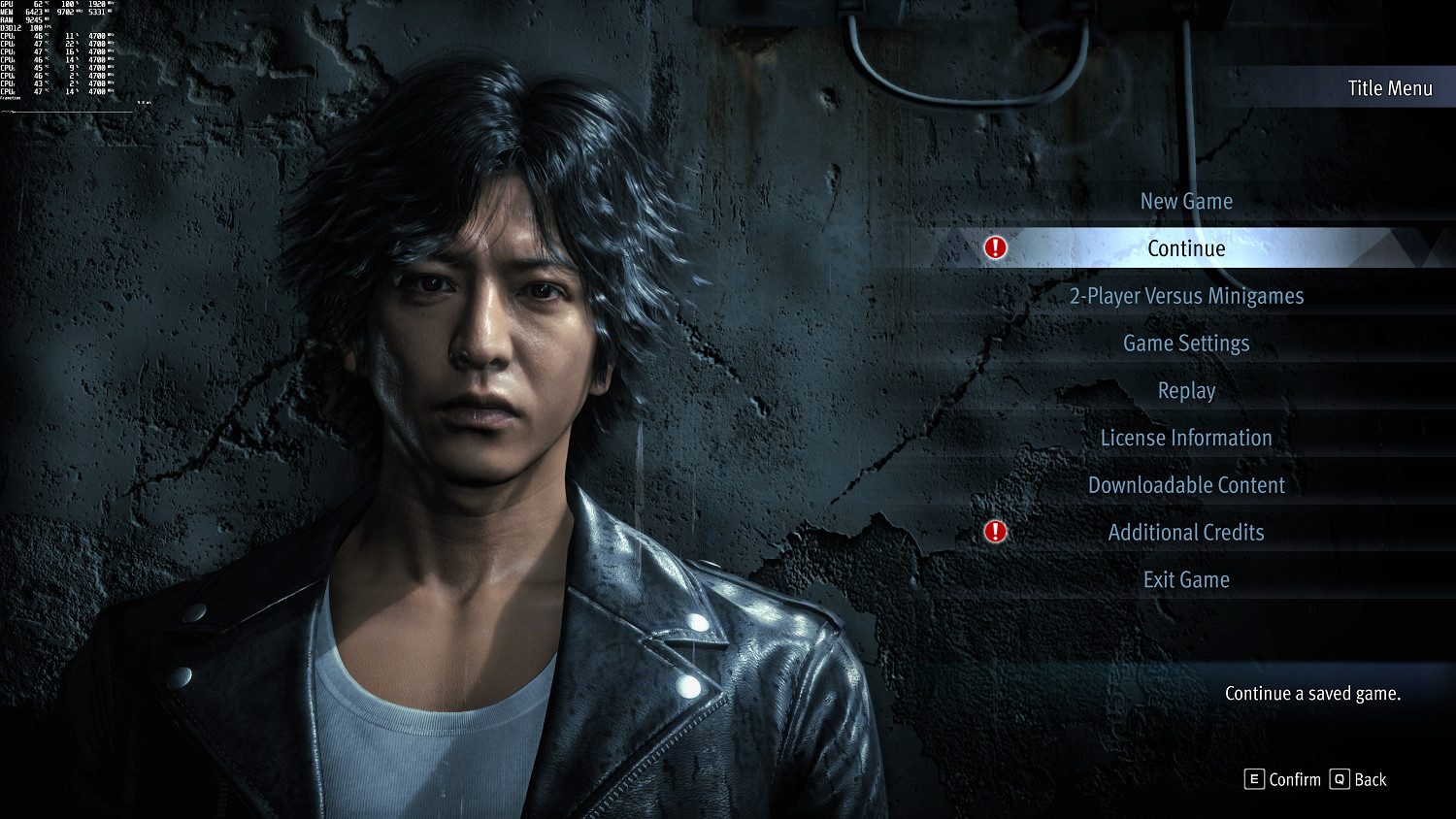Select Continue to load a saved game

tap(1185, 248)
